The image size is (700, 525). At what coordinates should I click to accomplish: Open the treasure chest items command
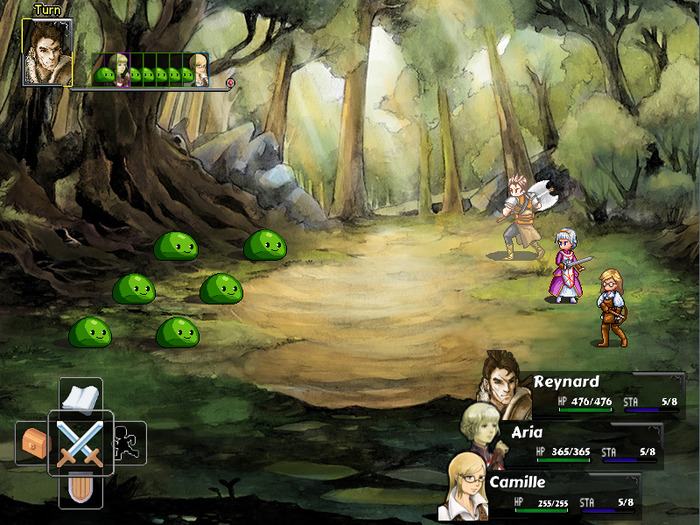[34, 443]
